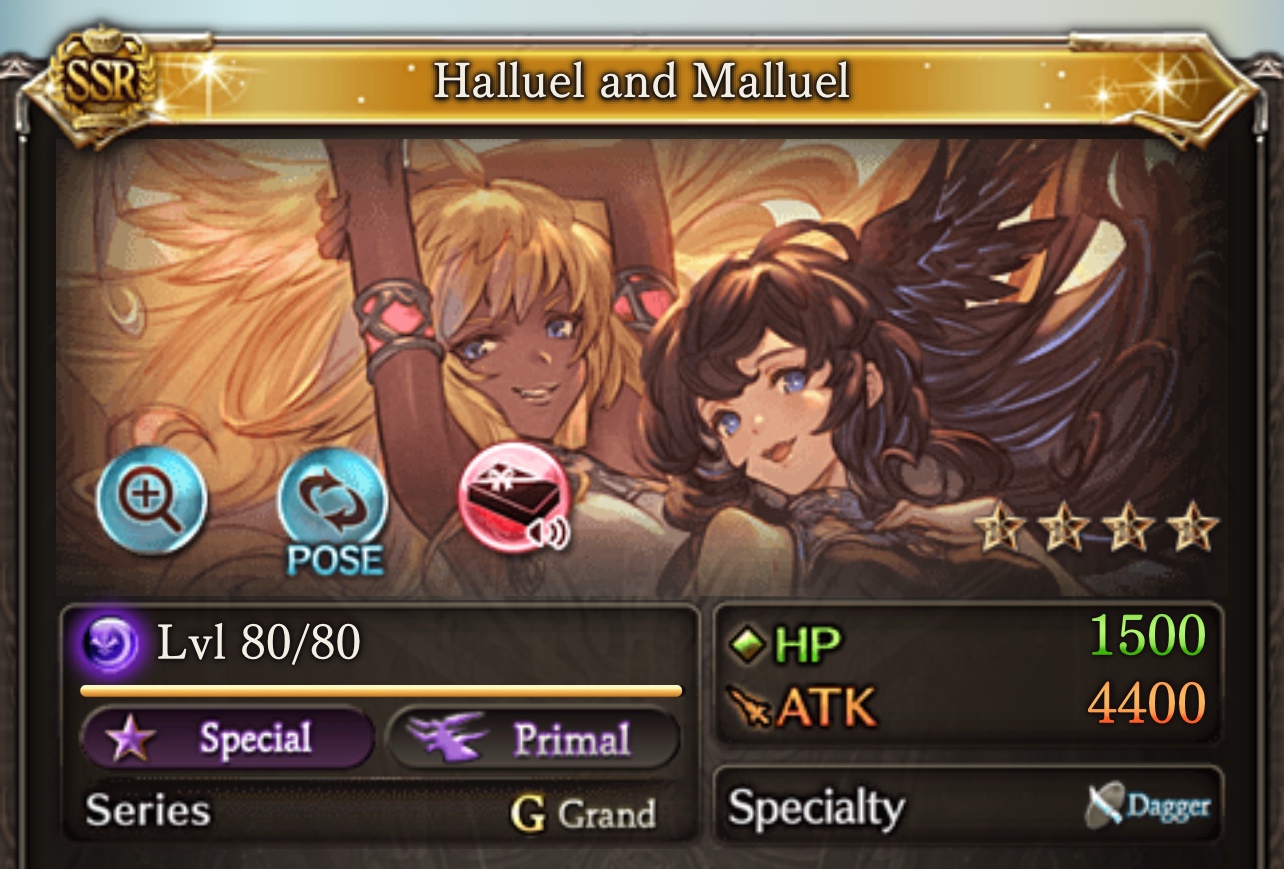The height and width of the screenshot is (869, 1284).
Task: Open the Grand series entry
Action: coord(584,814)
